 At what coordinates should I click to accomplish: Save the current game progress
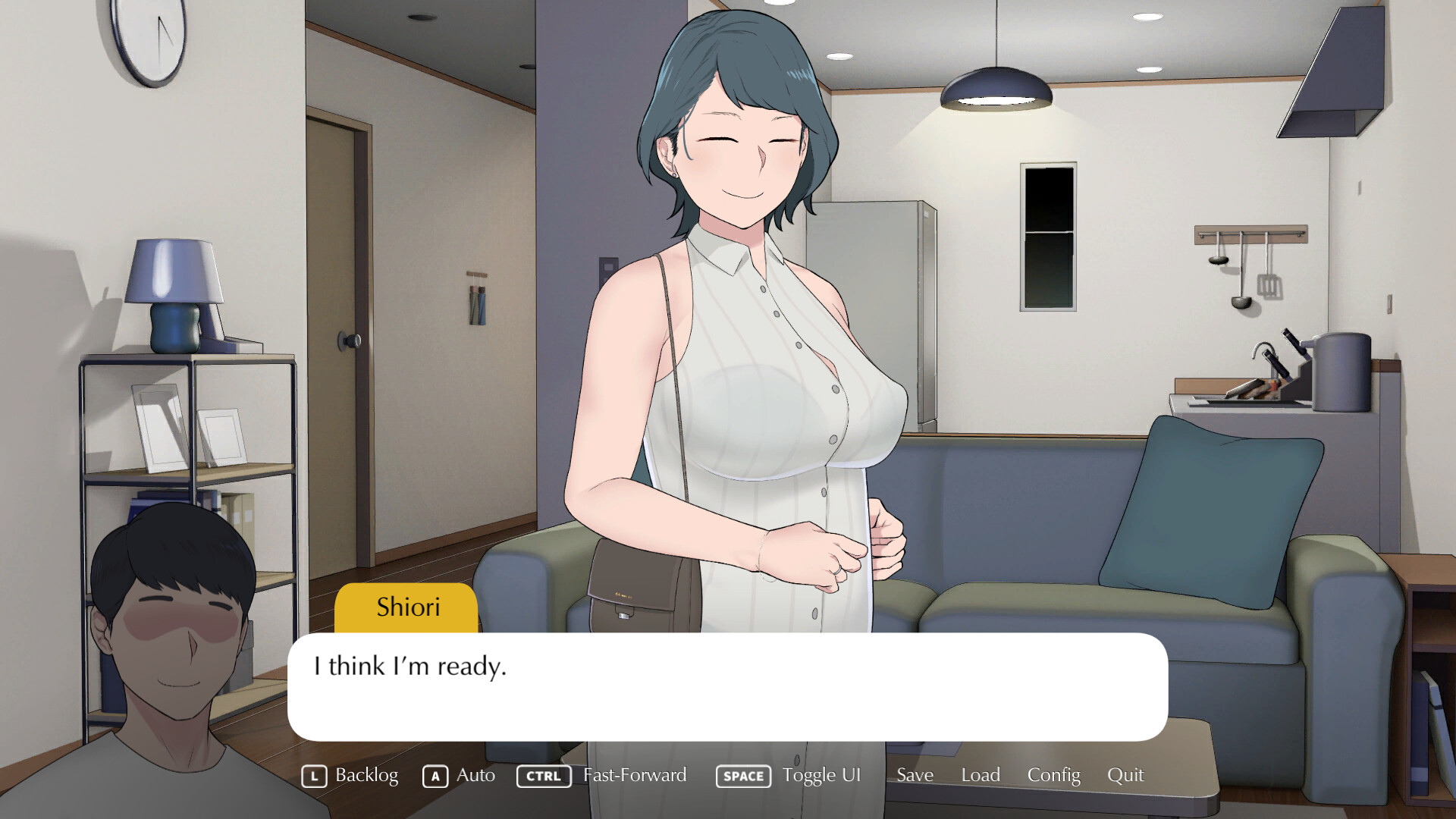pyautogui.click(x=915, y=775)
